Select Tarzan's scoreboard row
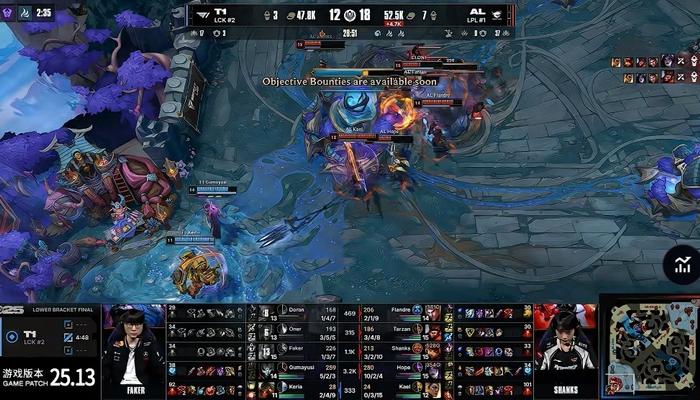 [x=402, y=332]
